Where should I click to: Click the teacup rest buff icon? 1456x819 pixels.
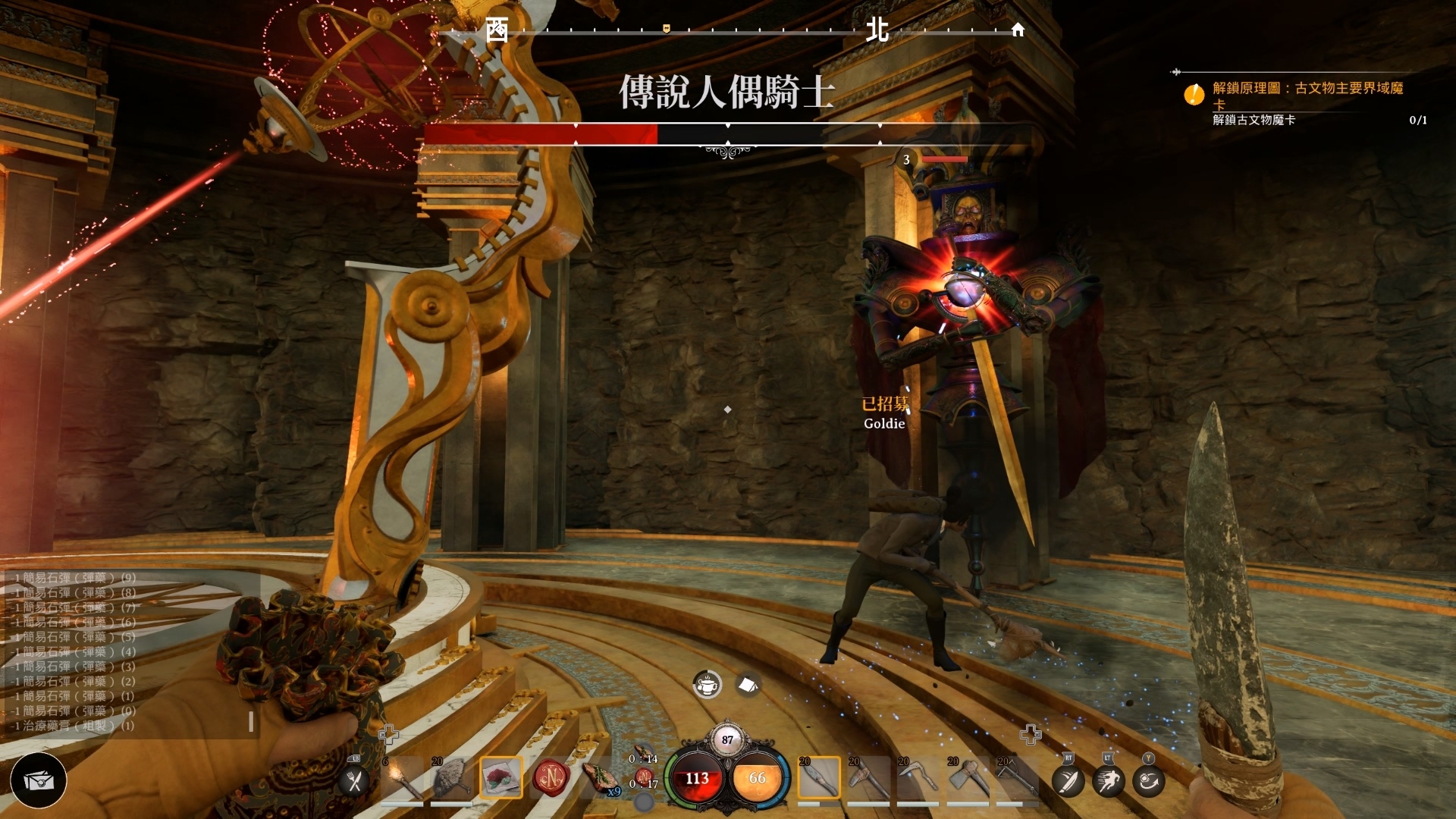tap(707, 683)
